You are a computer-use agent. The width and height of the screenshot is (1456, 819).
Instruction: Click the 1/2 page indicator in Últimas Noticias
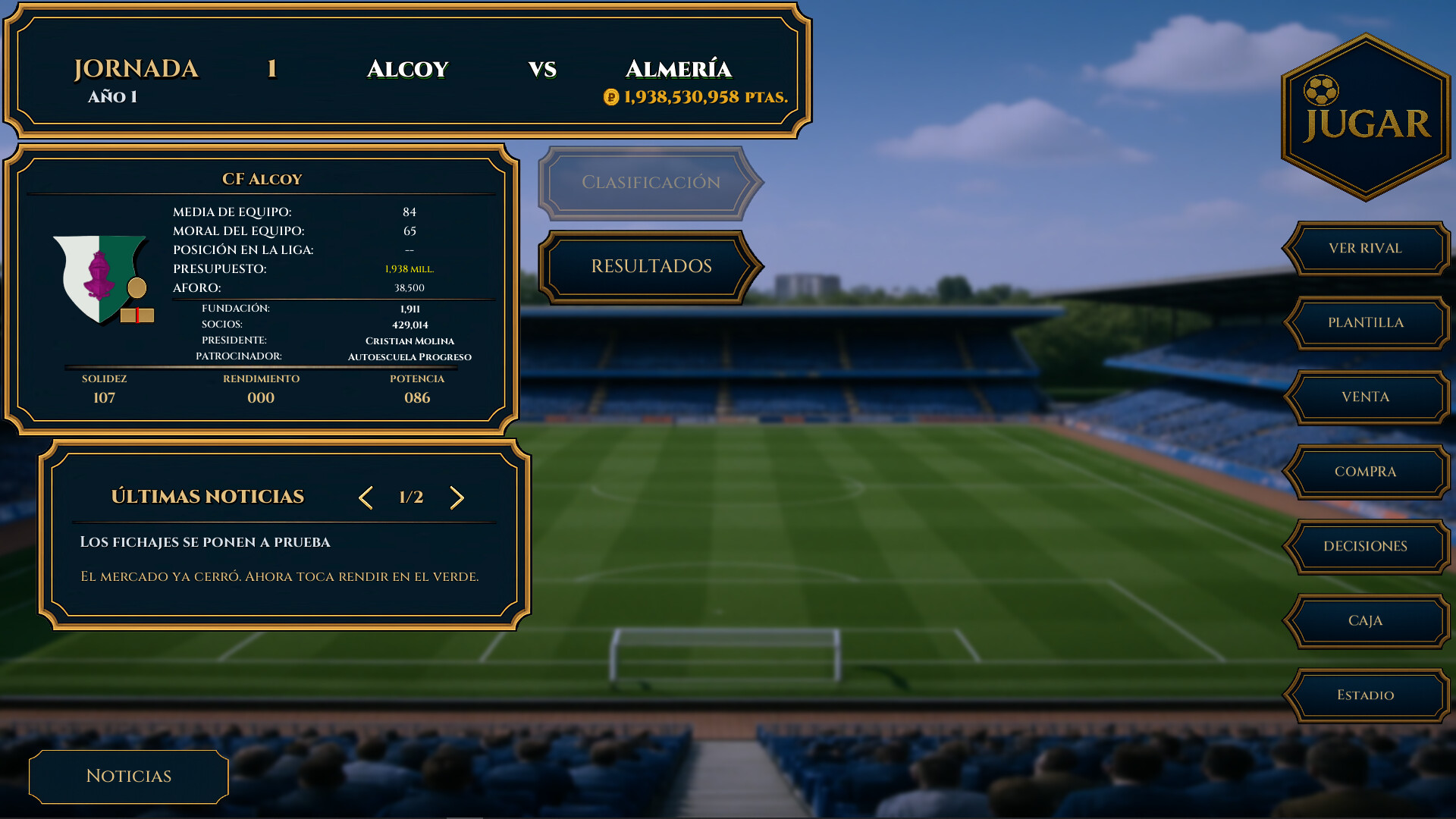410,497
